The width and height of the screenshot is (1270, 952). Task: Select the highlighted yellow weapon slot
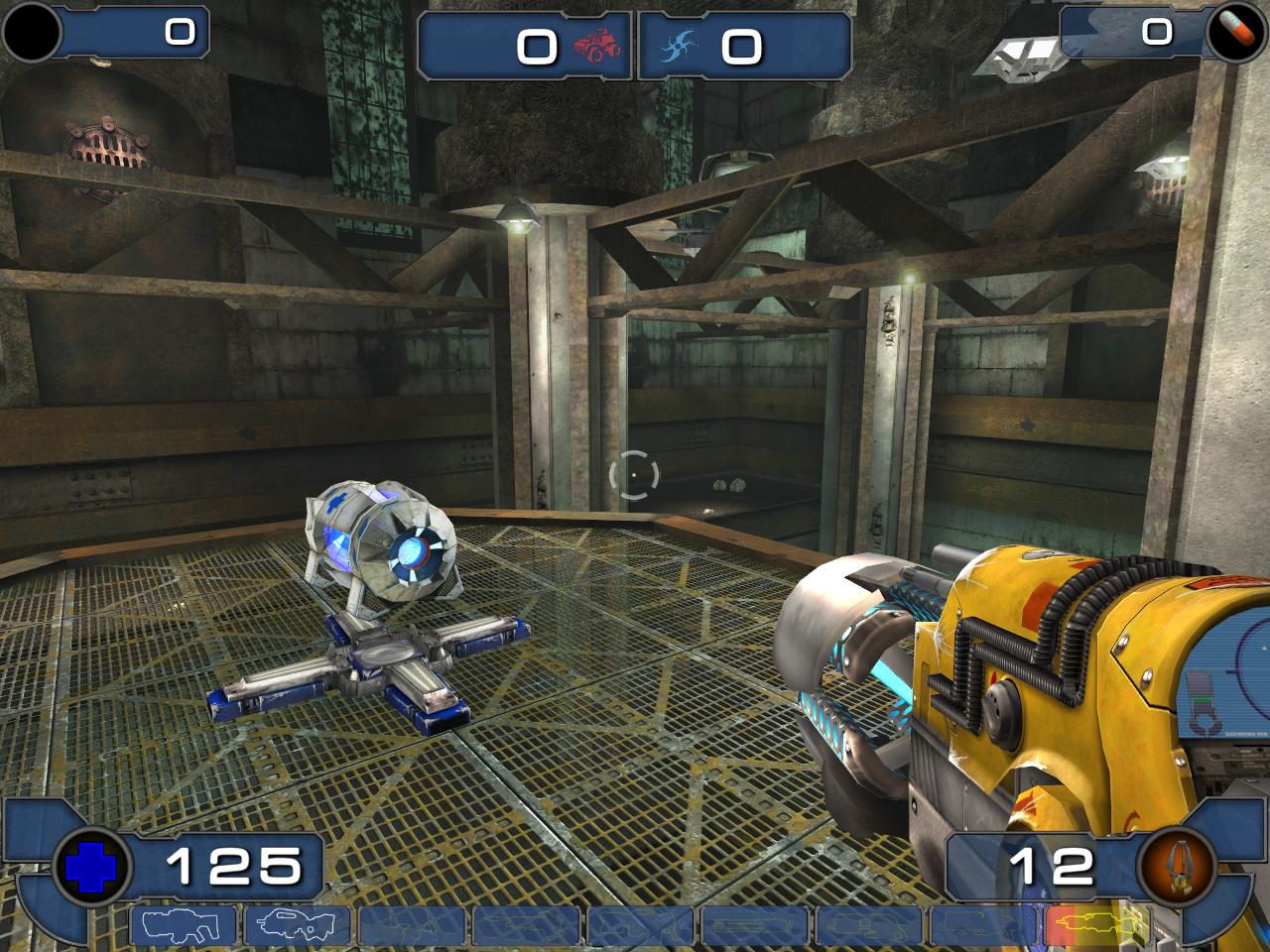click(1097, 926)
